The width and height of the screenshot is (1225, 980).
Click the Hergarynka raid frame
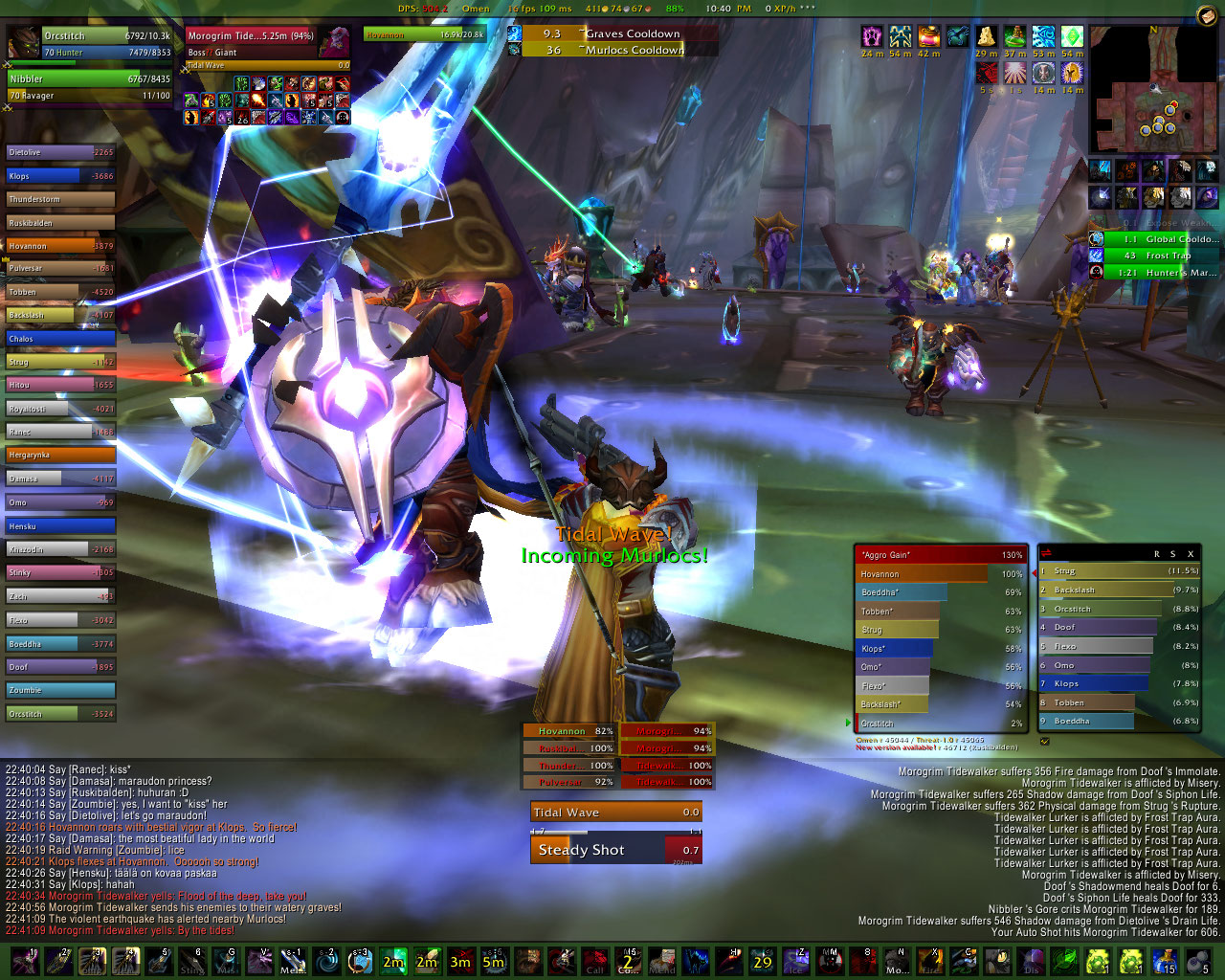click(60, 456)
